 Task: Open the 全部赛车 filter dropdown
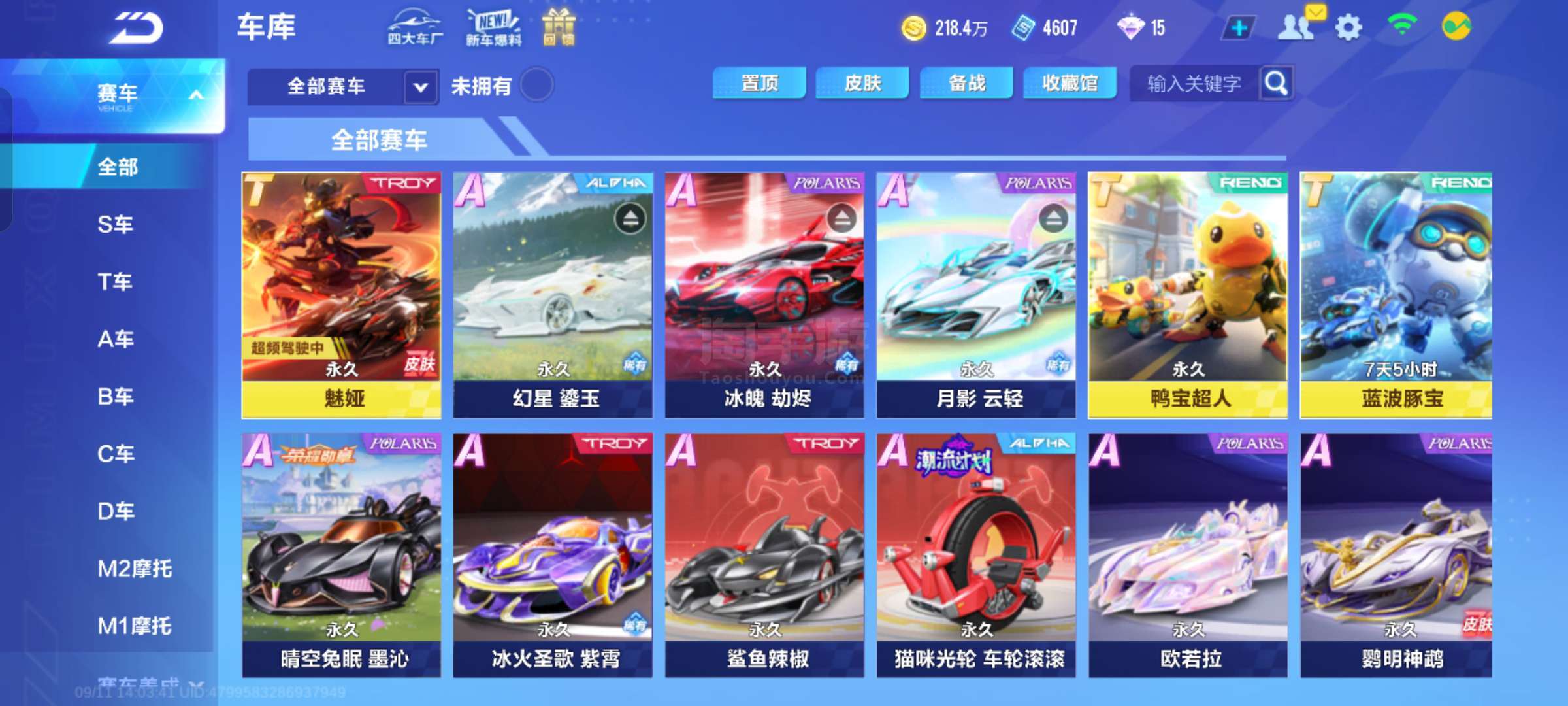point(420,86)
